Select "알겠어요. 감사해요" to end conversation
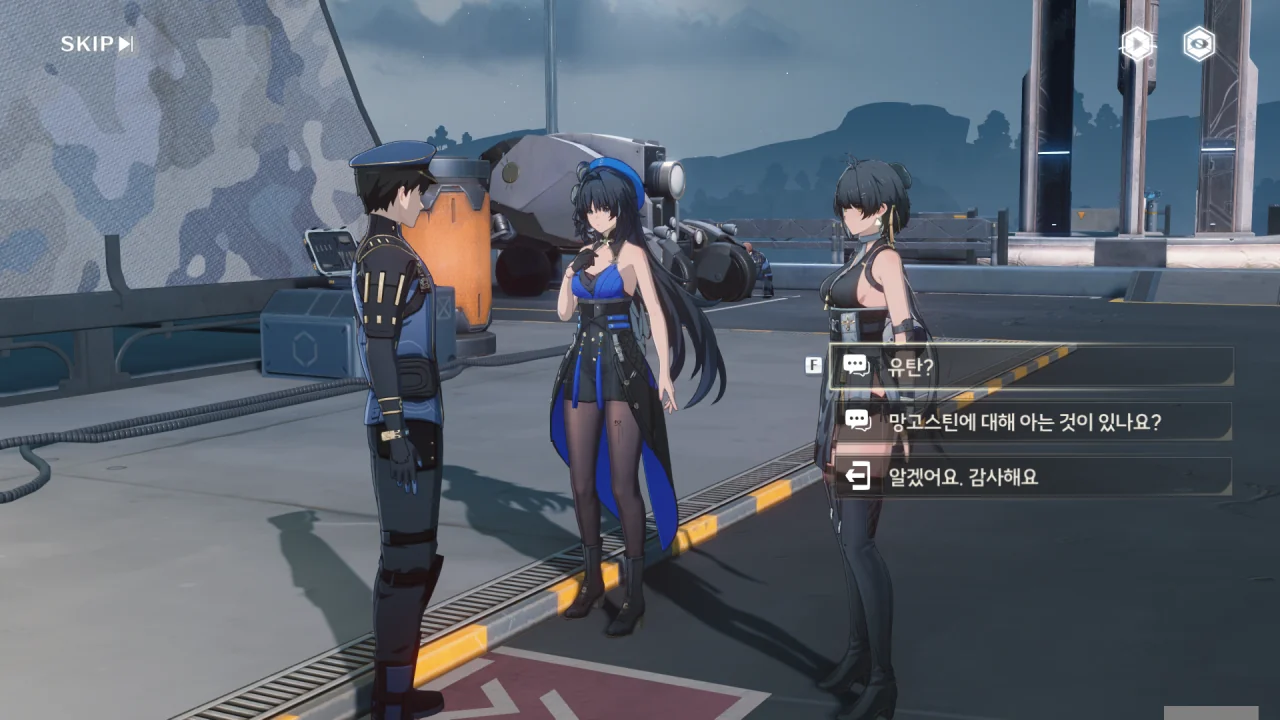The height and width of the screenshot is (720, 1280). (x=1030, y=477)
